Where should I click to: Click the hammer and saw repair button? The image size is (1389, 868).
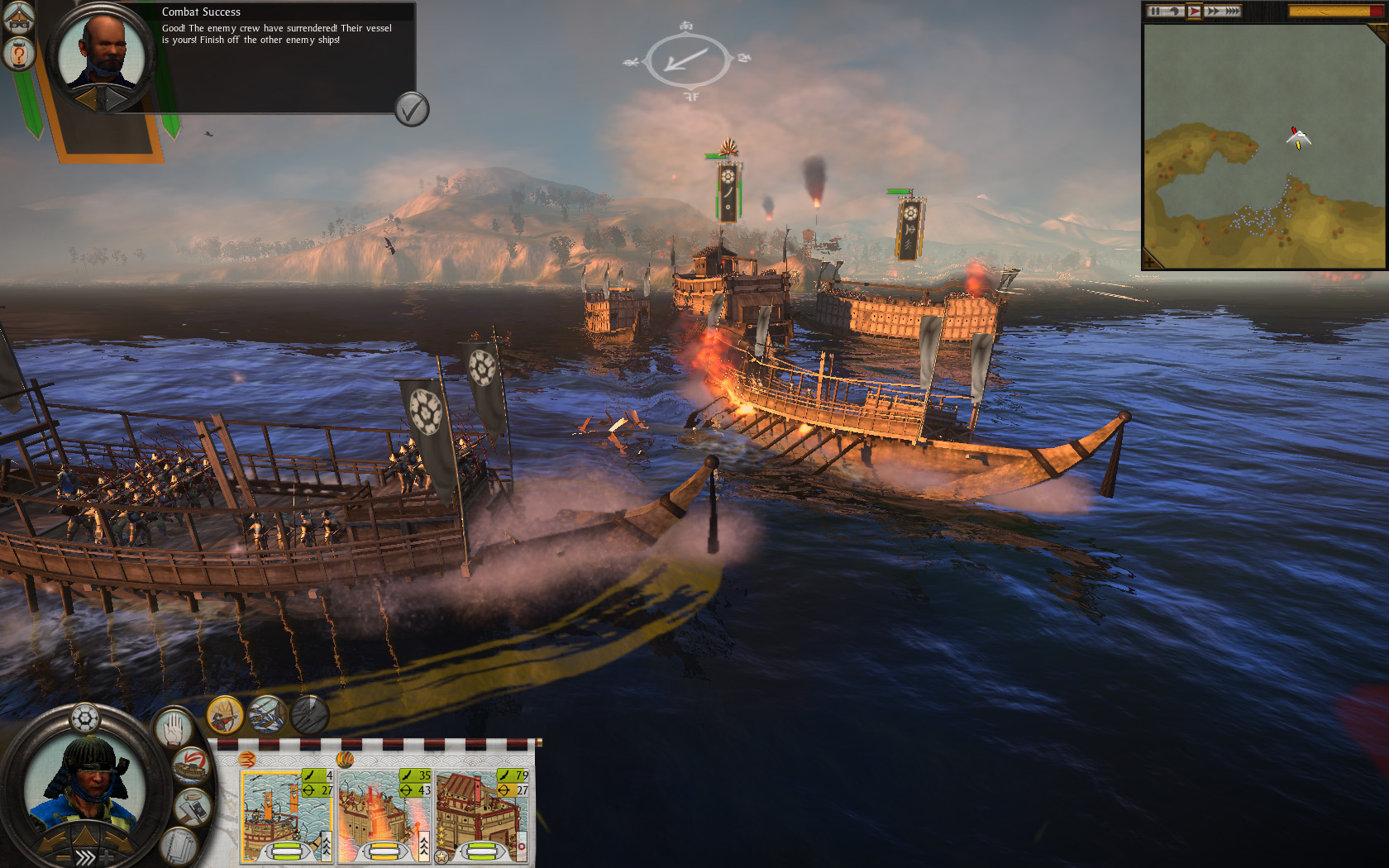[x=193, y=807]
